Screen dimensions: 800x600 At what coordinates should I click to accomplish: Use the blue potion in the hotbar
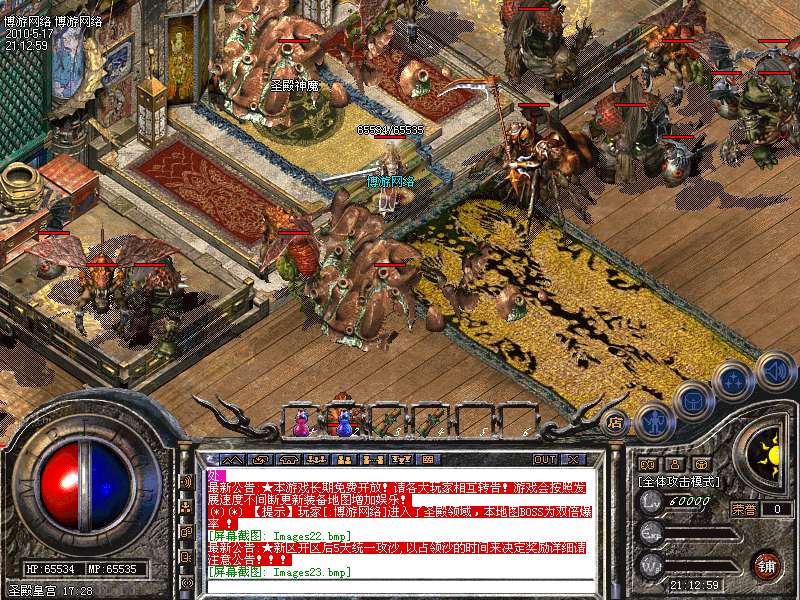(x=344, y=424)
